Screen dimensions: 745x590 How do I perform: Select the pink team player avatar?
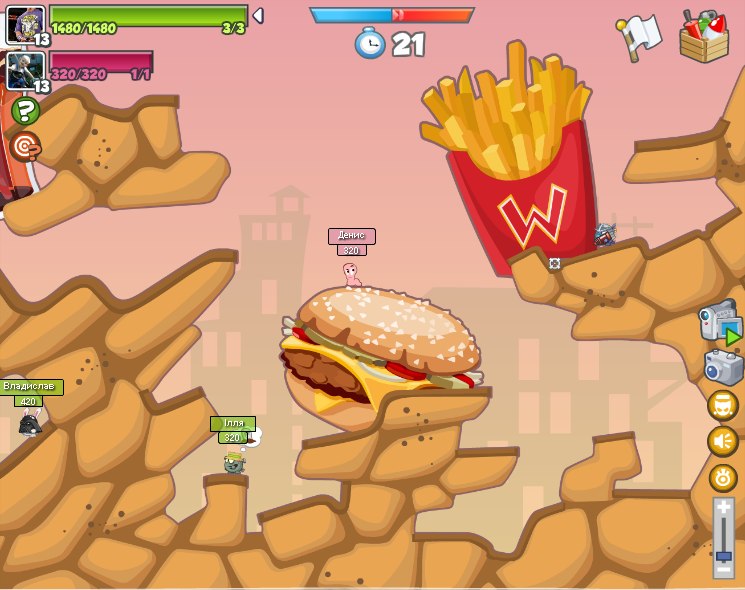coord(25,71)
